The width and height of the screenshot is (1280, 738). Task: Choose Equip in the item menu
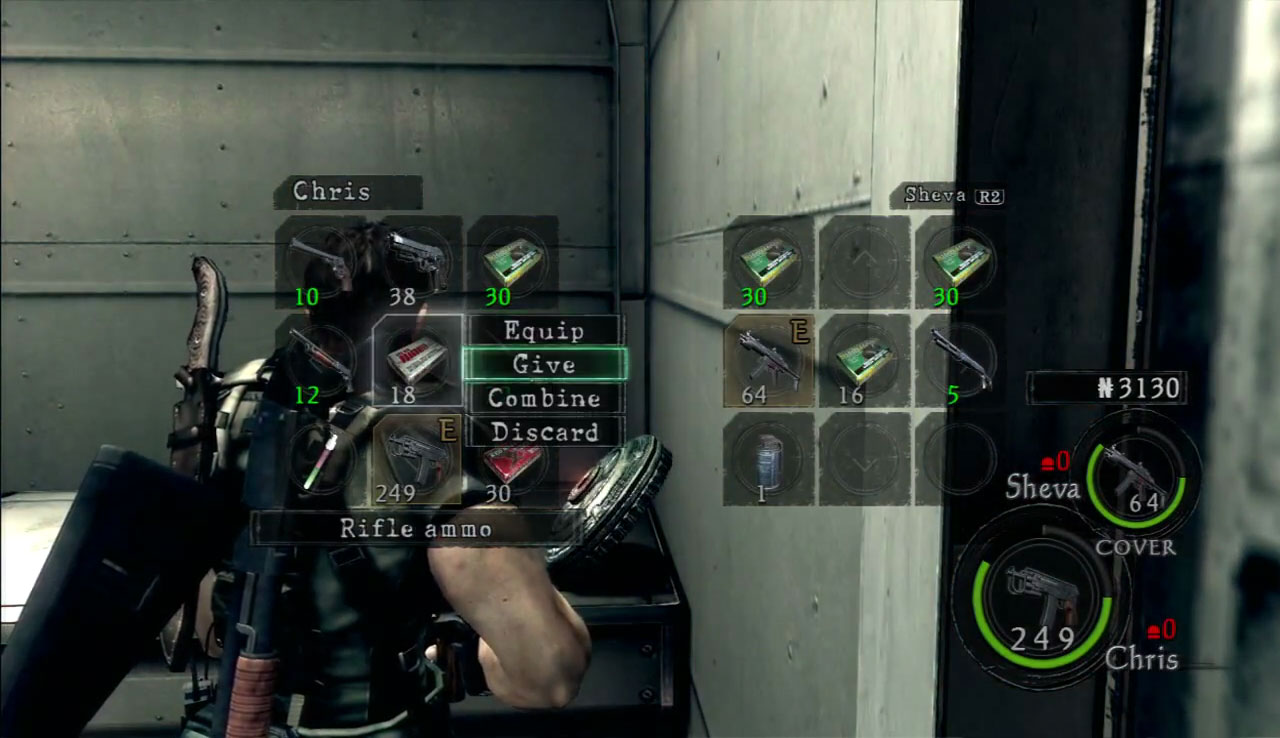(544, 330)
